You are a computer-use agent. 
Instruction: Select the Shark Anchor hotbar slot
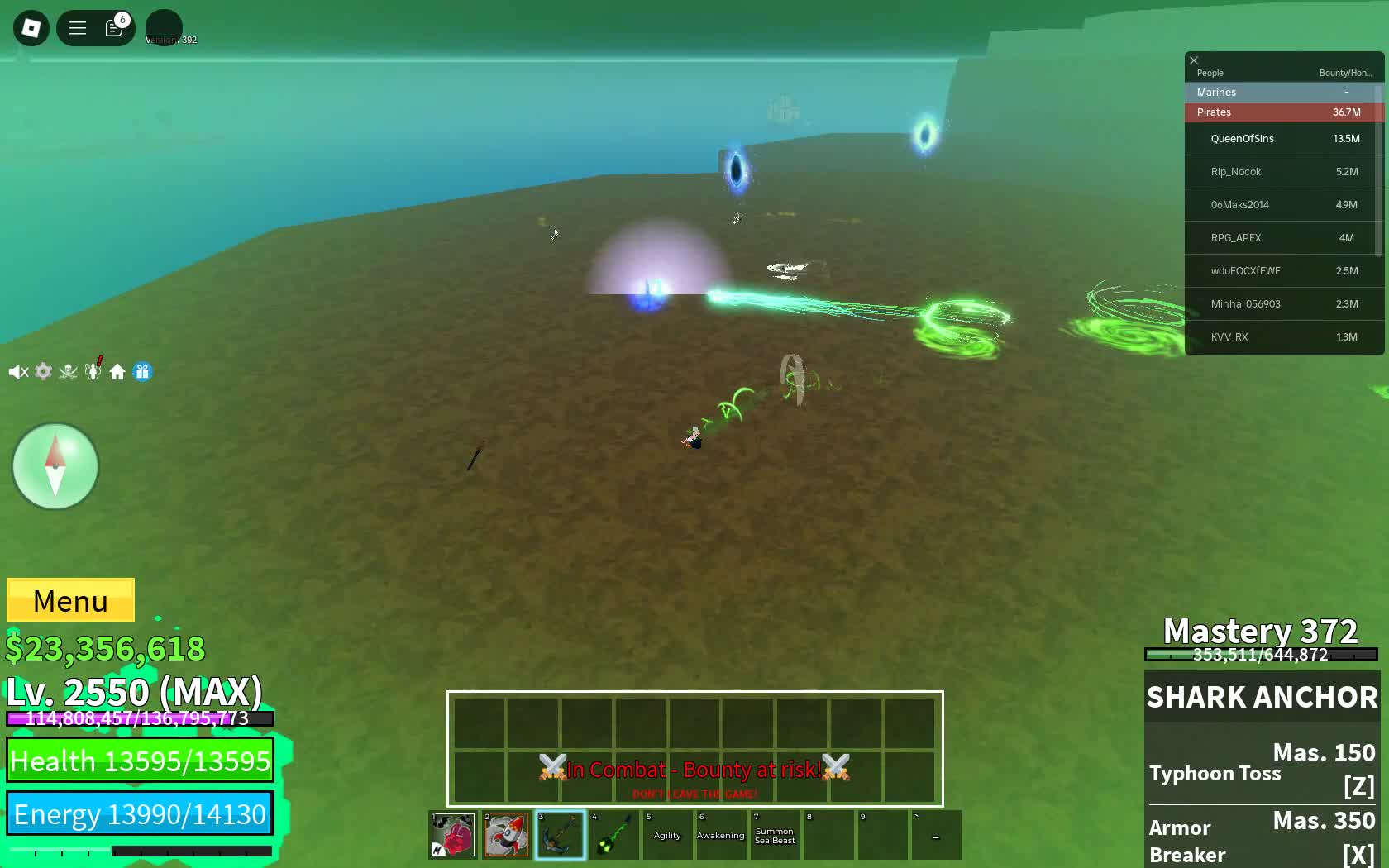click(560, 835)
